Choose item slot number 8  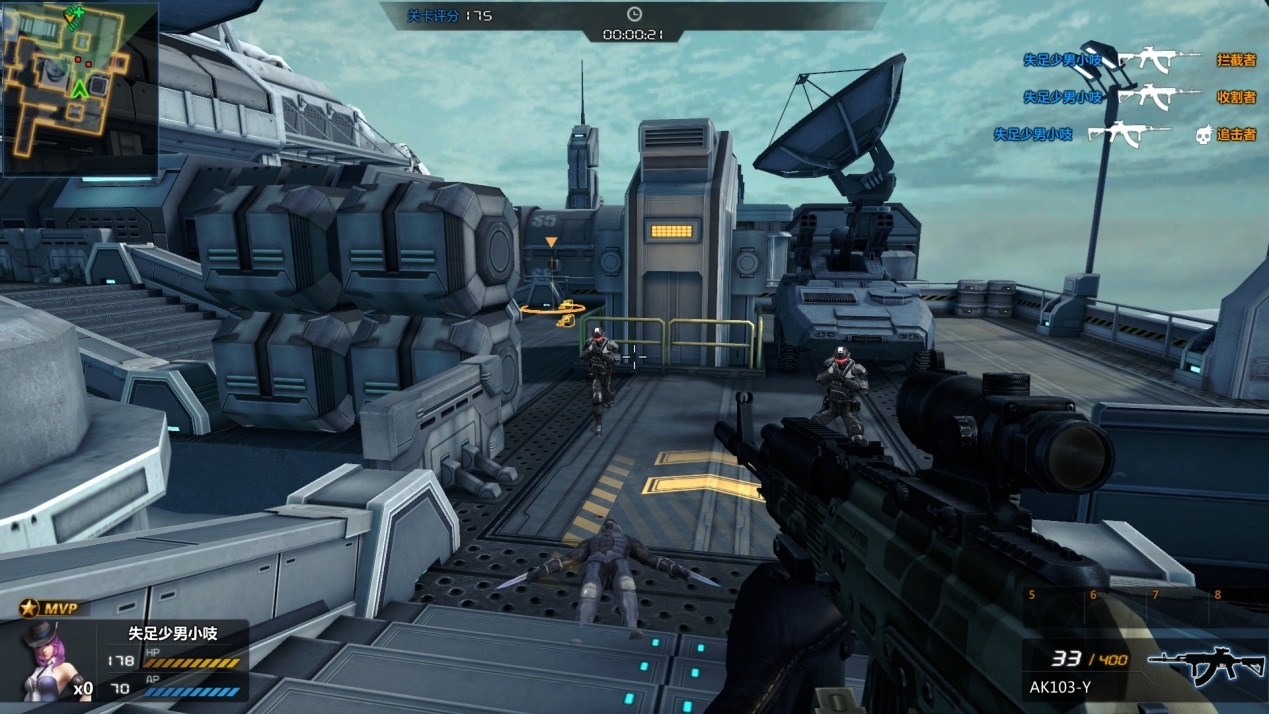pos(1217,595)
